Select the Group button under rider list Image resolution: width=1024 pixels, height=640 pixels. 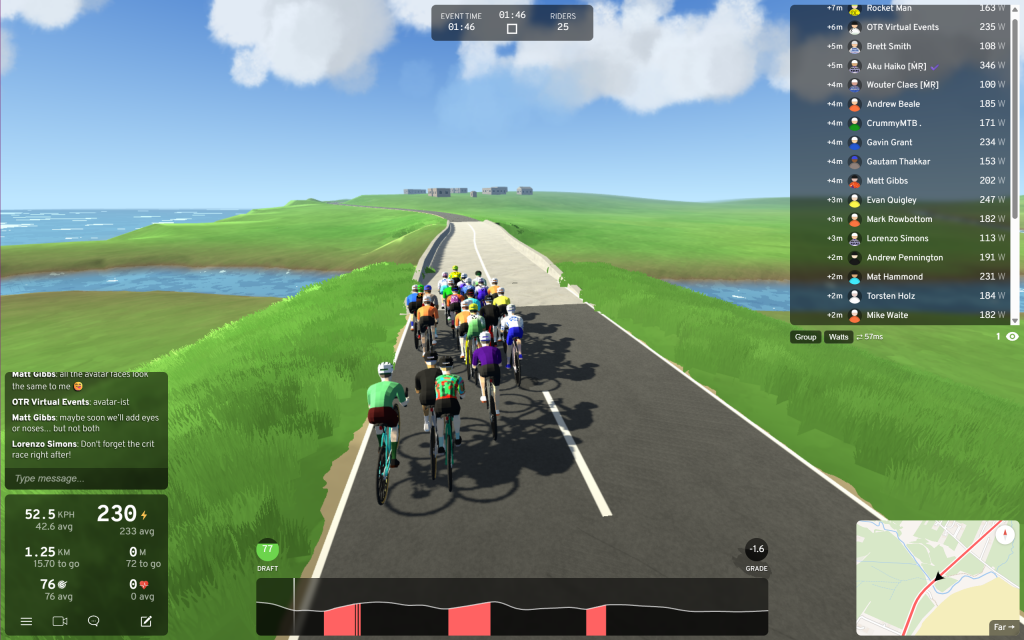coord(805,337)
